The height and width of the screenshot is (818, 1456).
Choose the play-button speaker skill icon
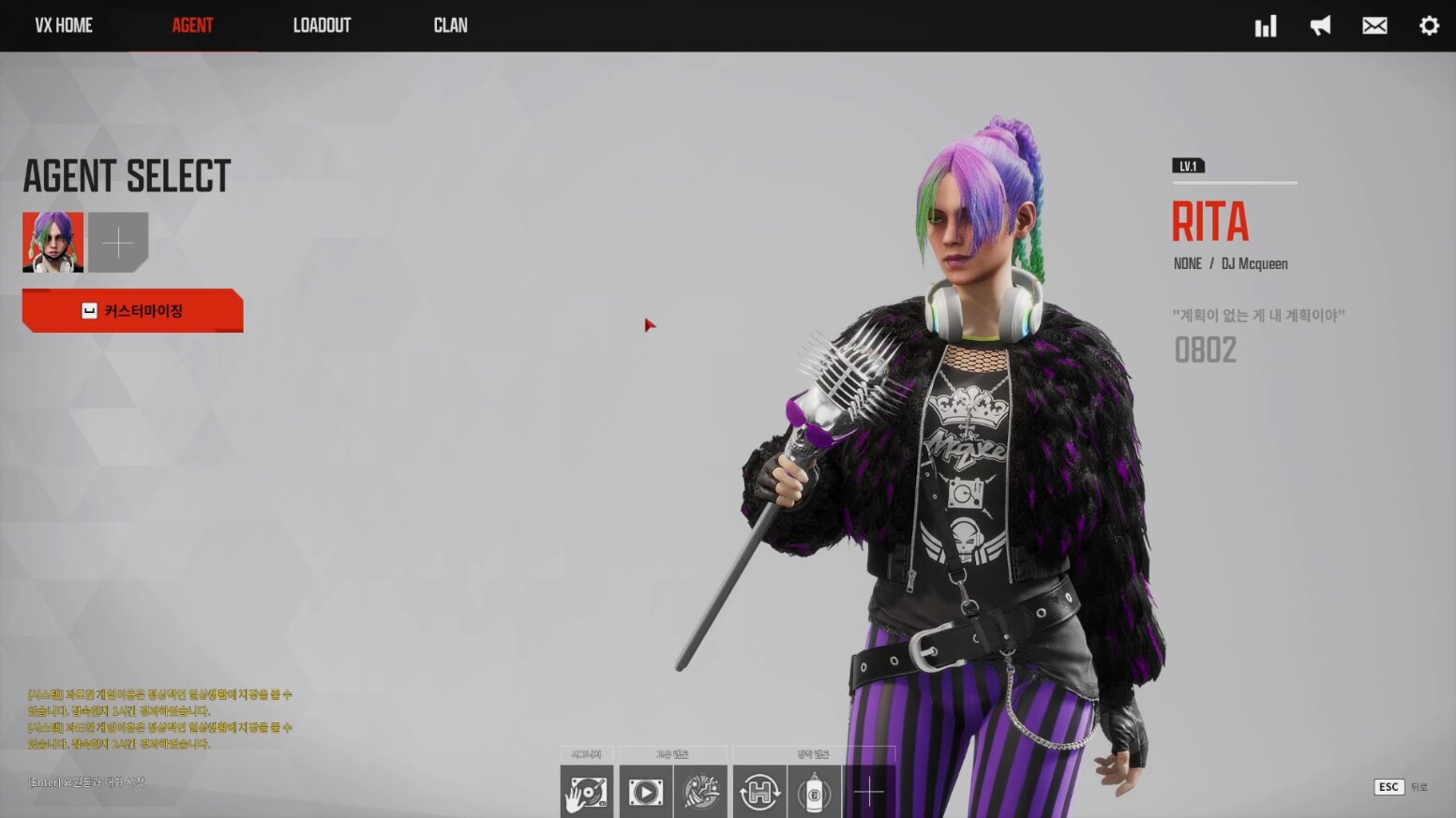coord(645,792)
